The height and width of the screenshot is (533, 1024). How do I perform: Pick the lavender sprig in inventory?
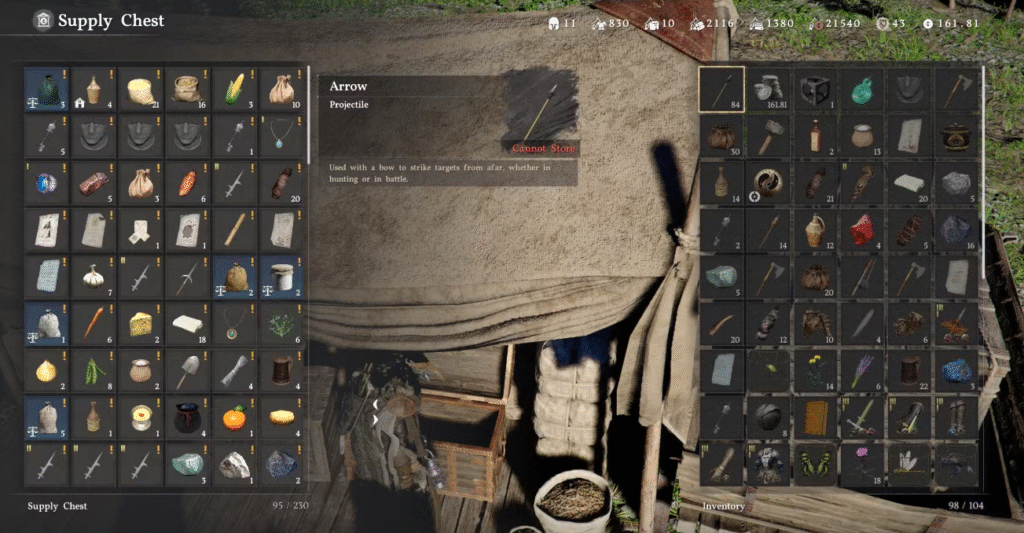tap(863, 370)
